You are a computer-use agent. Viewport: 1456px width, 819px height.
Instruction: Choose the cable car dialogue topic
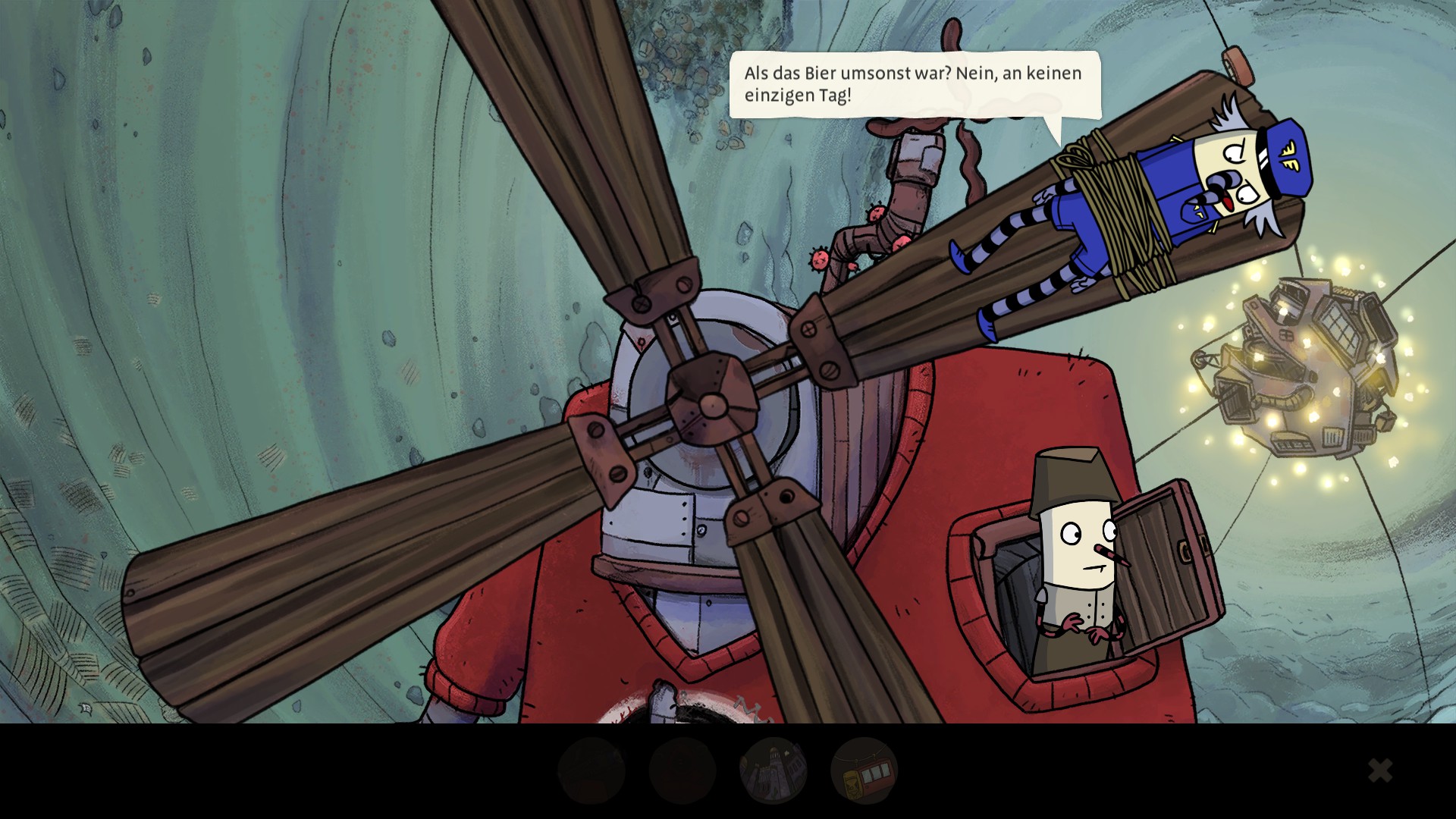click(864, 770)
